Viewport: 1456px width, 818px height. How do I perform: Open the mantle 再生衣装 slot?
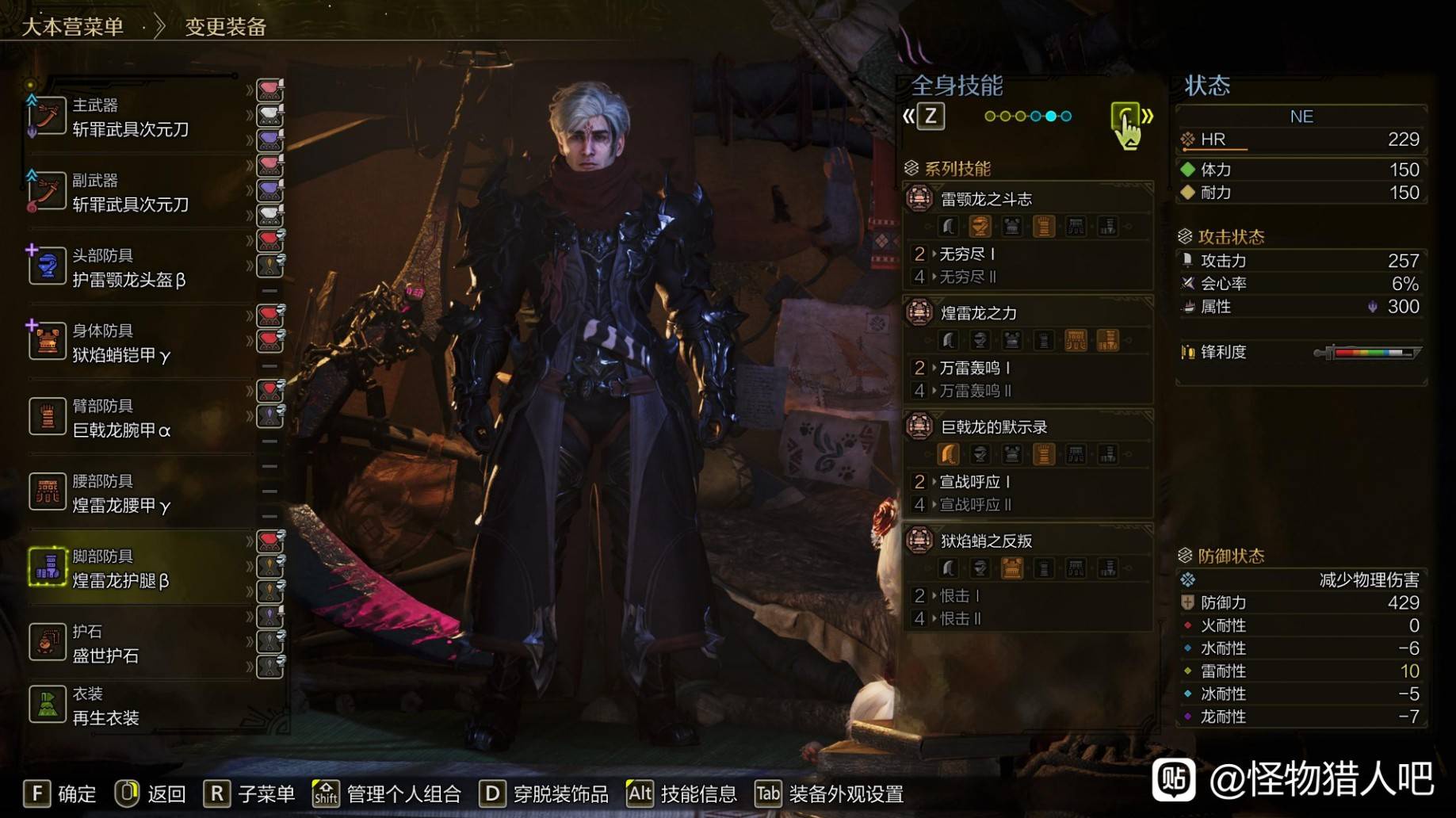[105, 706]
